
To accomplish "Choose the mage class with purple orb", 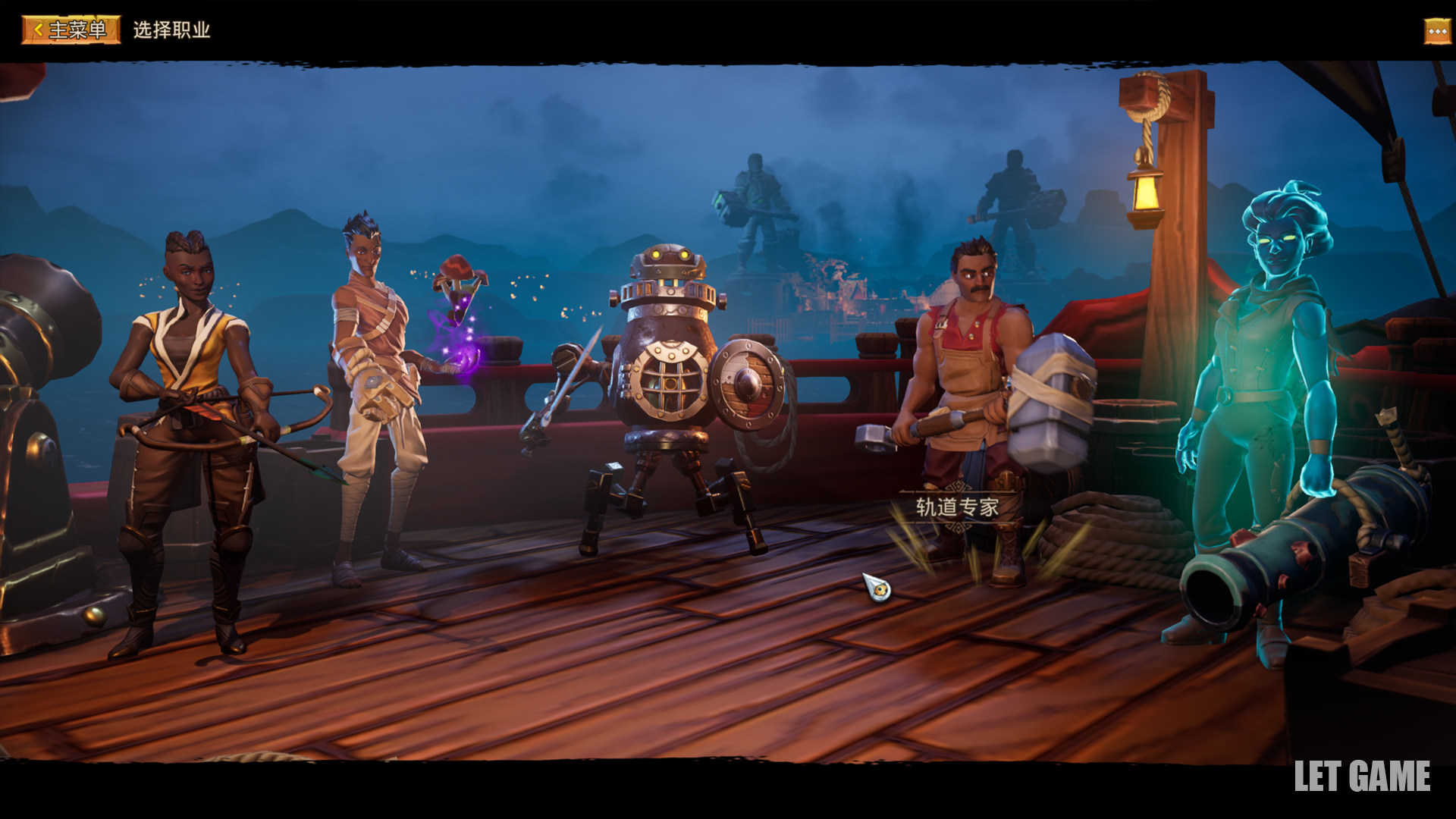I will coord(375,394).
